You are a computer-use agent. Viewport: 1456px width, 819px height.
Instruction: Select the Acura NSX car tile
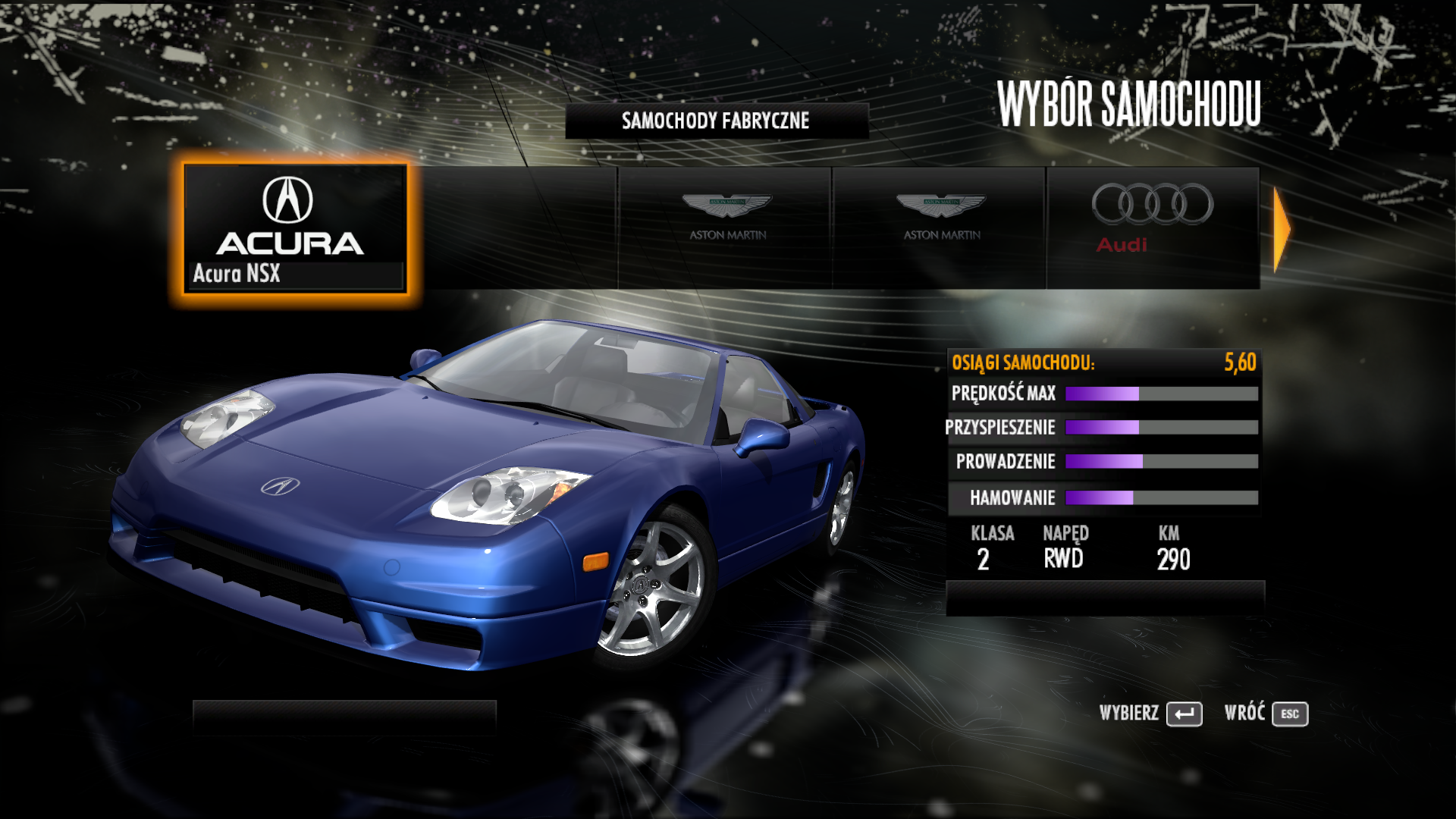pos(295,228)
